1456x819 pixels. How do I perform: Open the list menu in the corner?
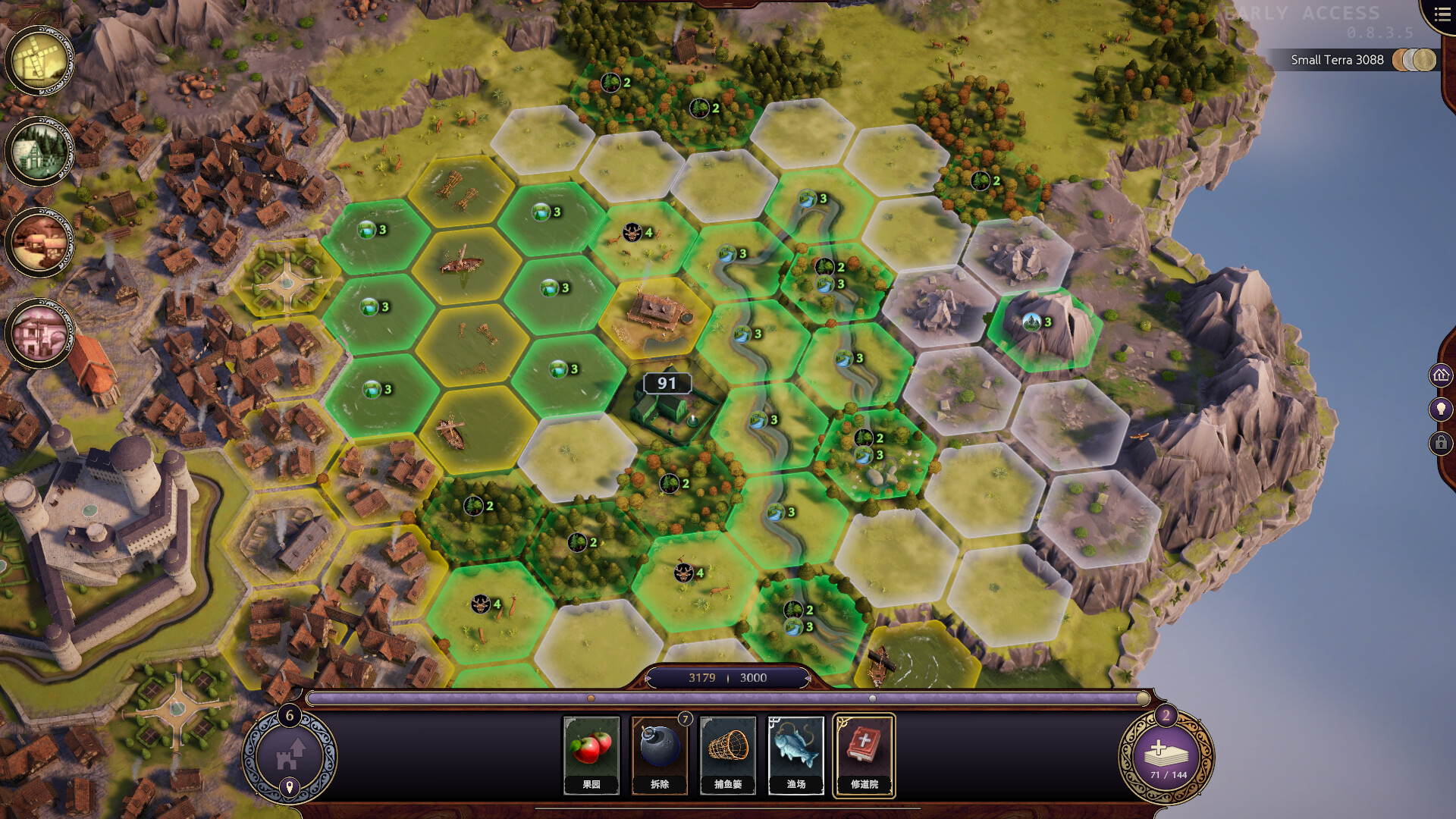[1442, 14]
